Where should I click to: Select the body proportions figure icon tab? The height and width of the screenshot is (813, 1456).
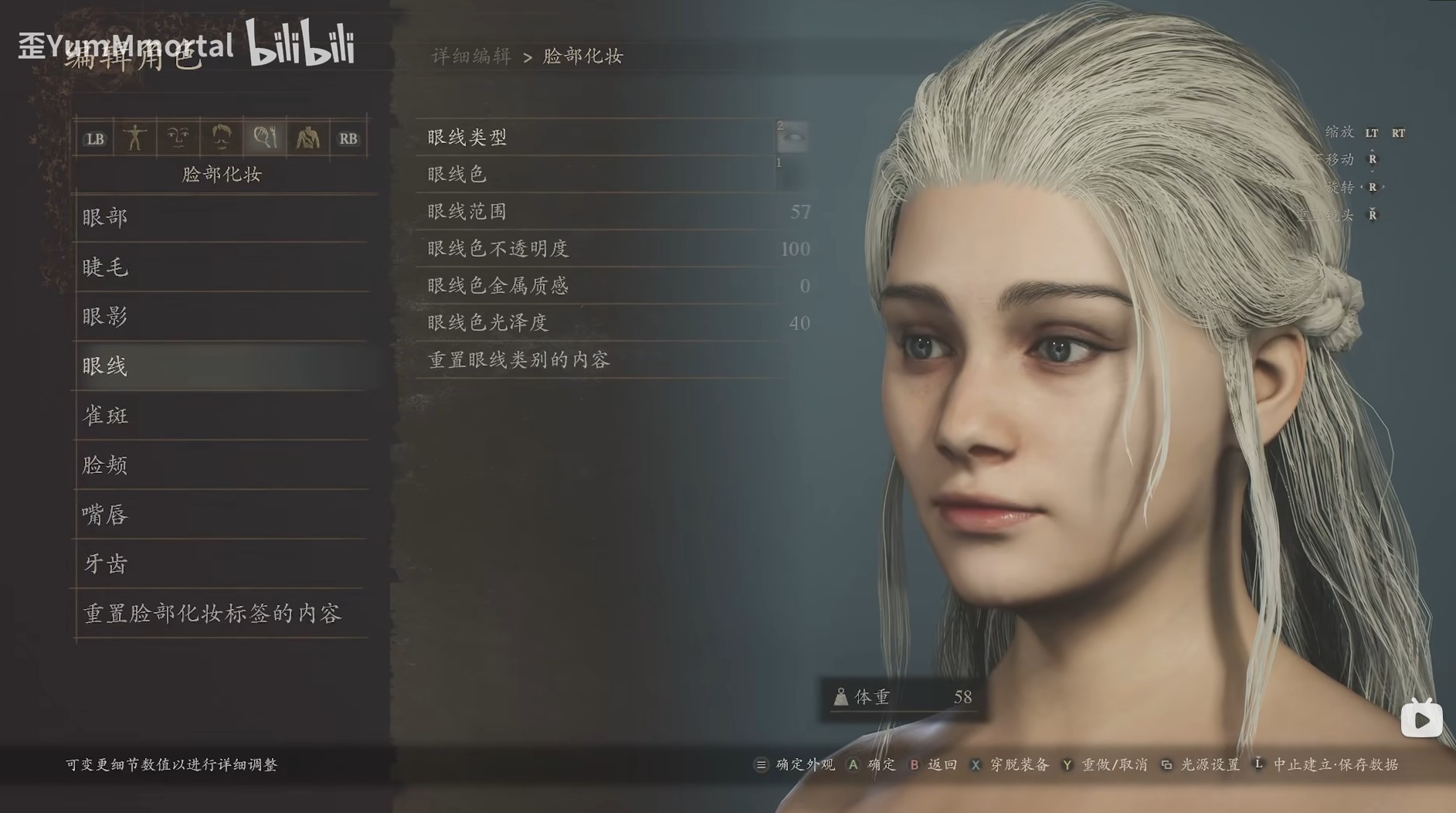click(x=137, y=138)
